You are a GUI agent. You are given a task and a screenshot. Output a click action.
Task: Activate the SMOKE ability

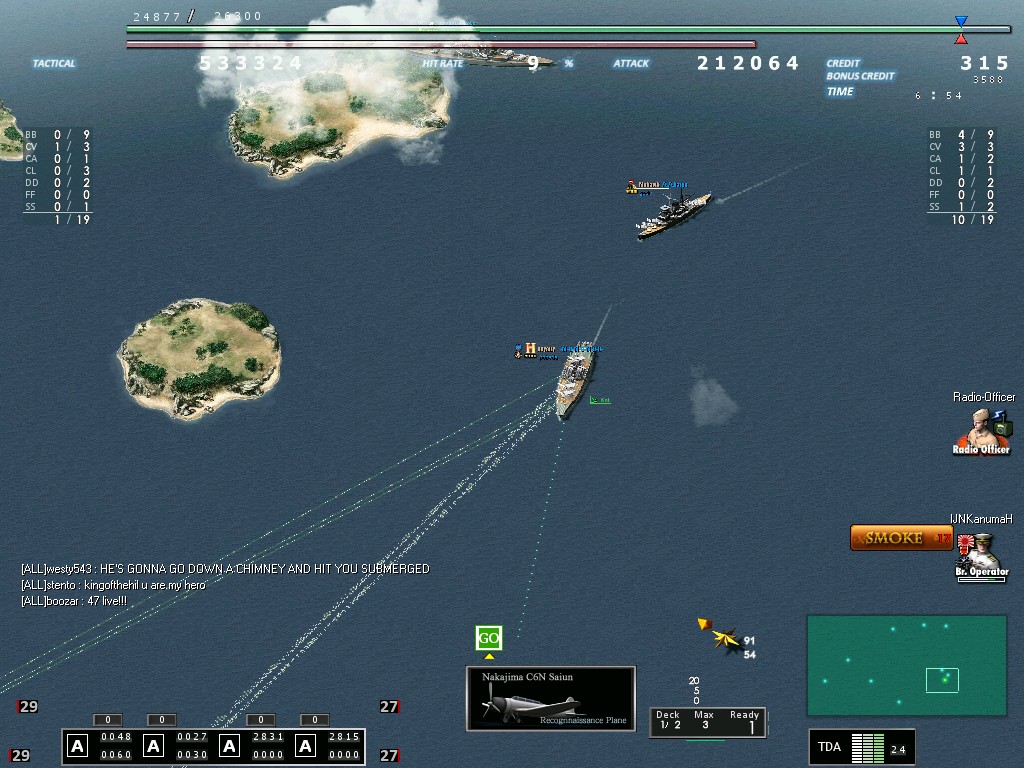click(901, 538)
